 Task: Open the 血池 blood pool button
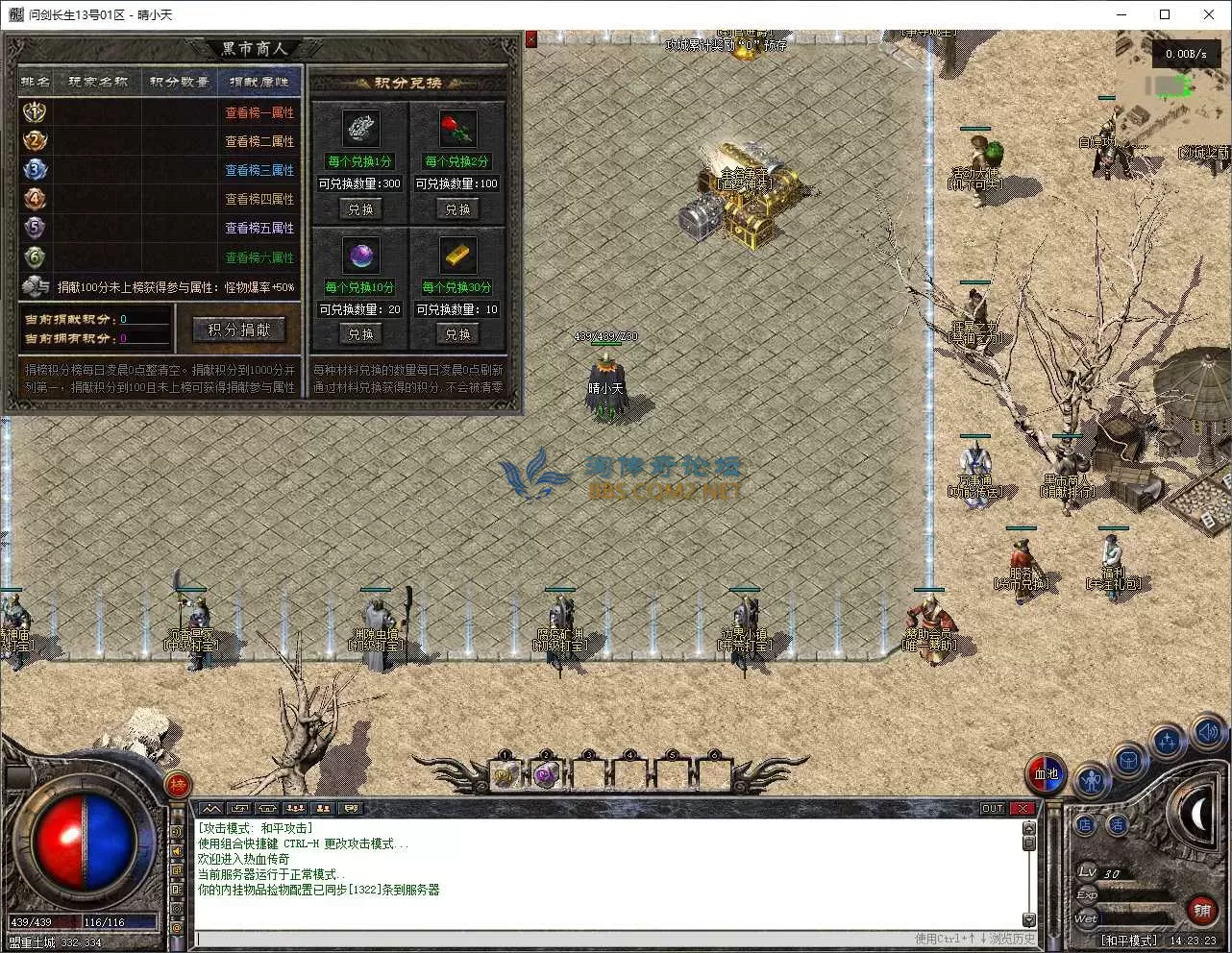coord(1046,773)
